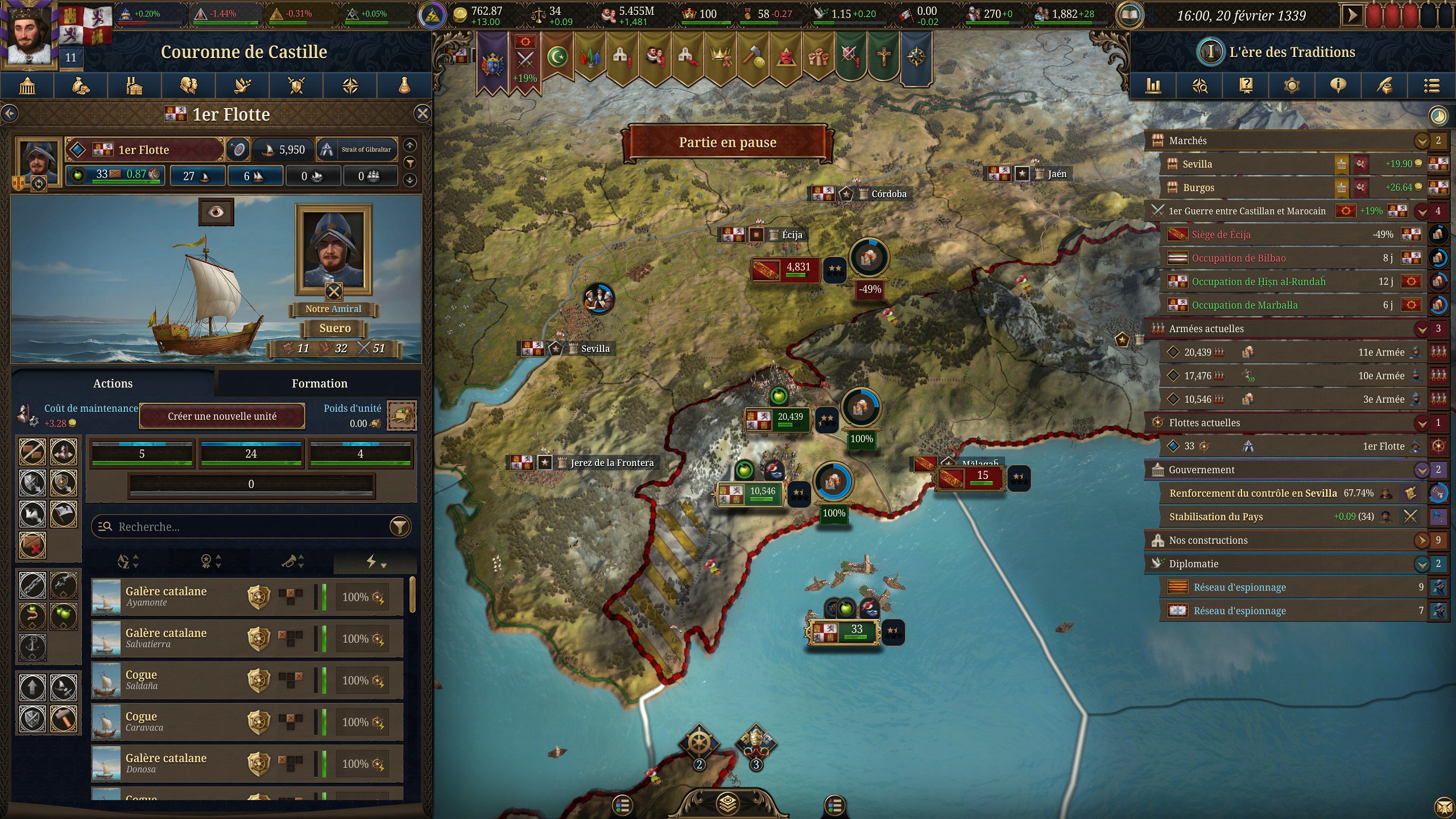Open the government building menu icon
The image size is (1456, 819).
pos(27,86)
